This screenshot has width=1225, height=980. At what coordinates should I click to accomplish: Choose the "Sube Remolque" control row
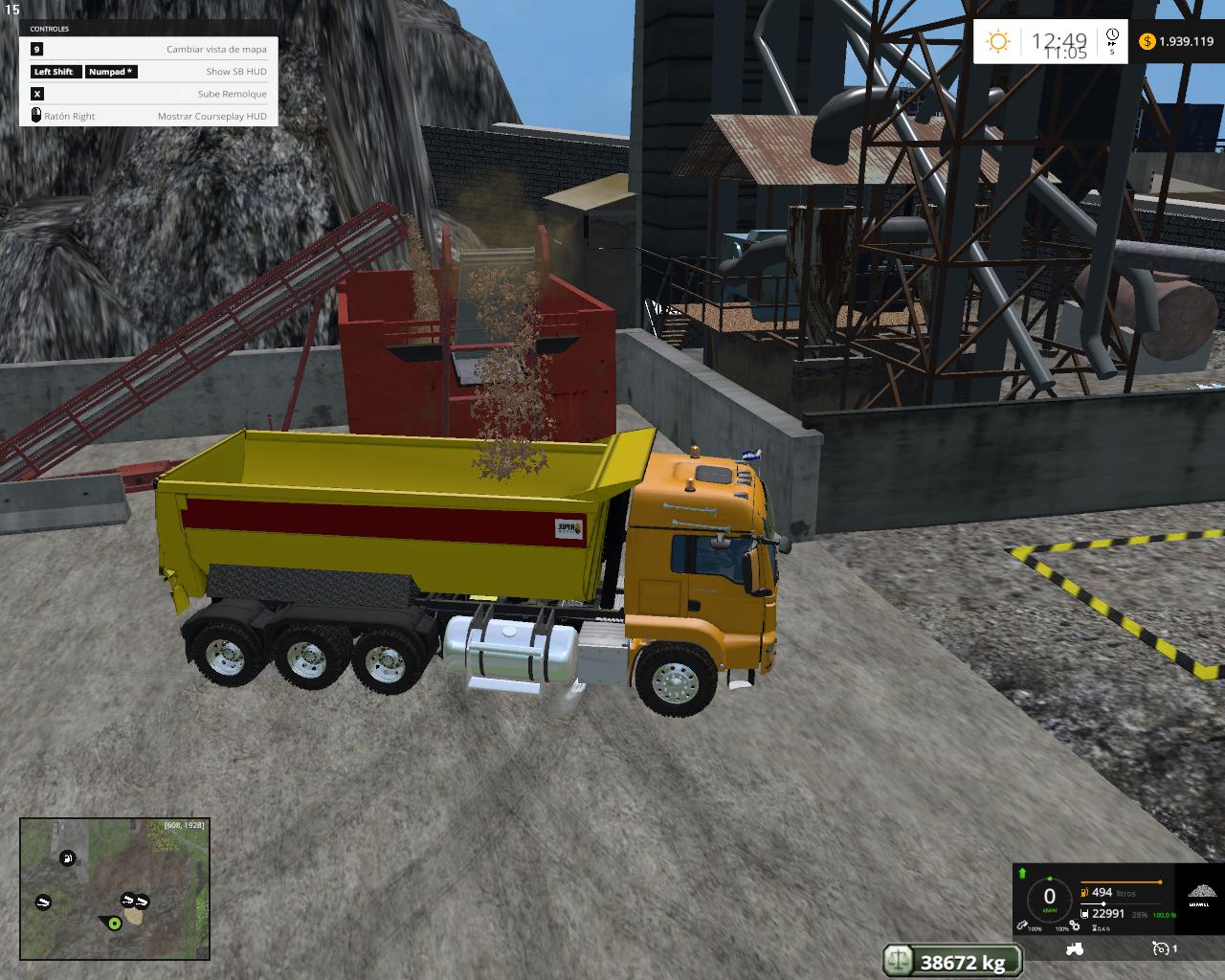coord(149,94)
